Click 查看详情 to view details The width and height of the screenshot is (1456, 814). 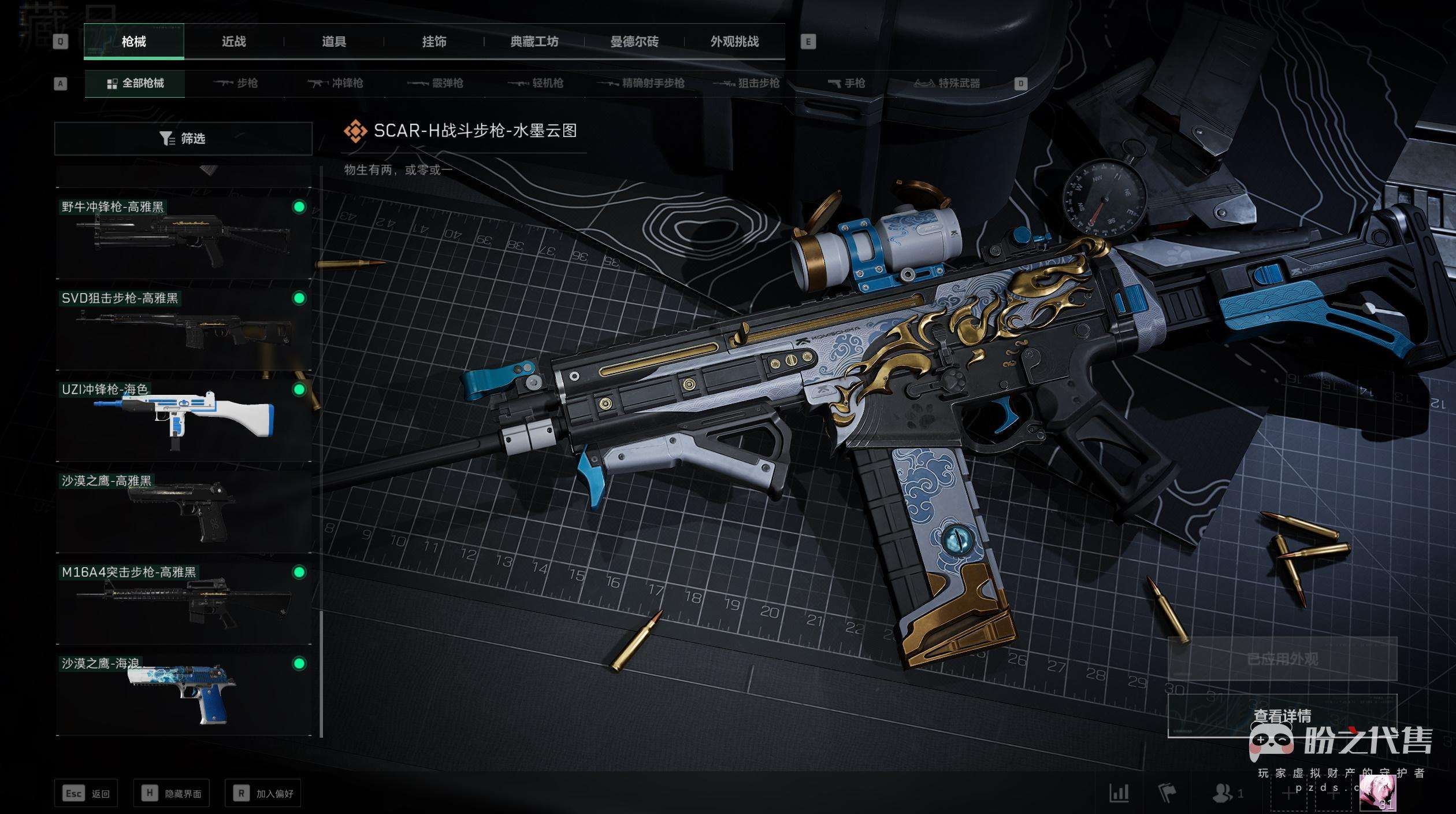[1282, 716]
